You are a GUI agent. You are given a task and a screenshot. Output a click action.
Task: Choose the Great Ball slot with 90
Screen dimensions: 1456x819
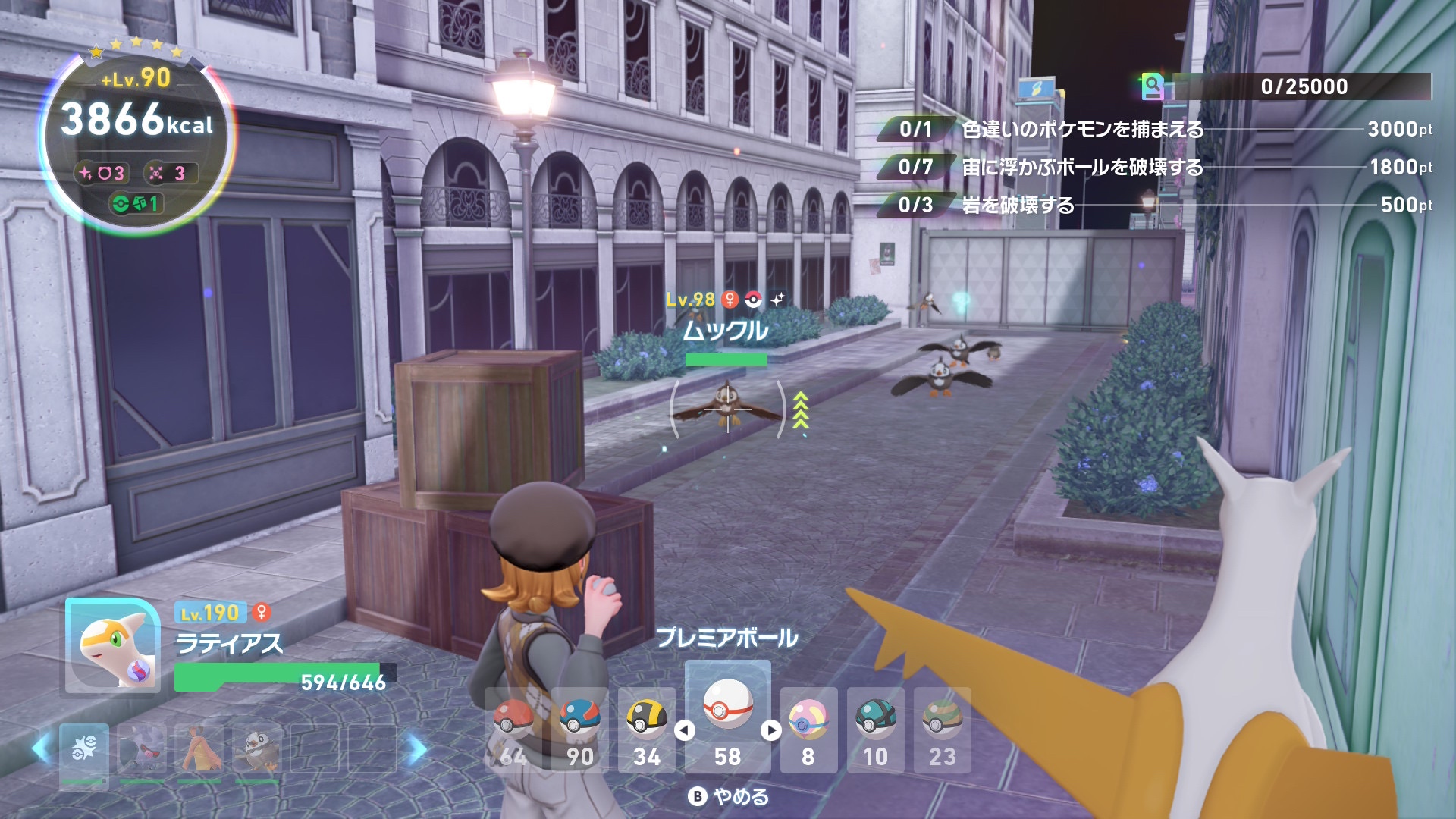(x=580, y=730)
